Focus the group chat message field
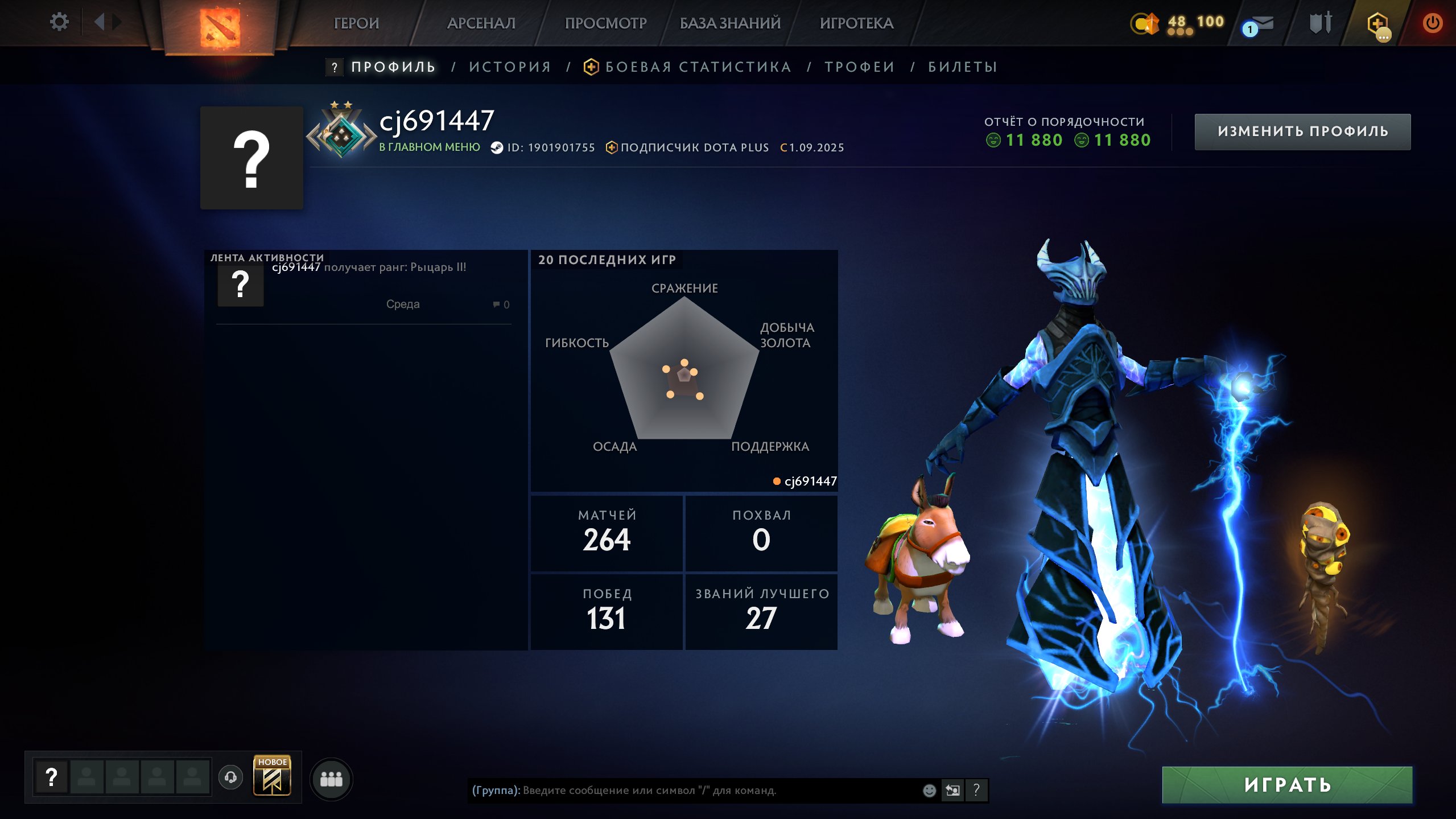Image resolution: width=1456 pixels, height=819 pixels. (694, 790)
